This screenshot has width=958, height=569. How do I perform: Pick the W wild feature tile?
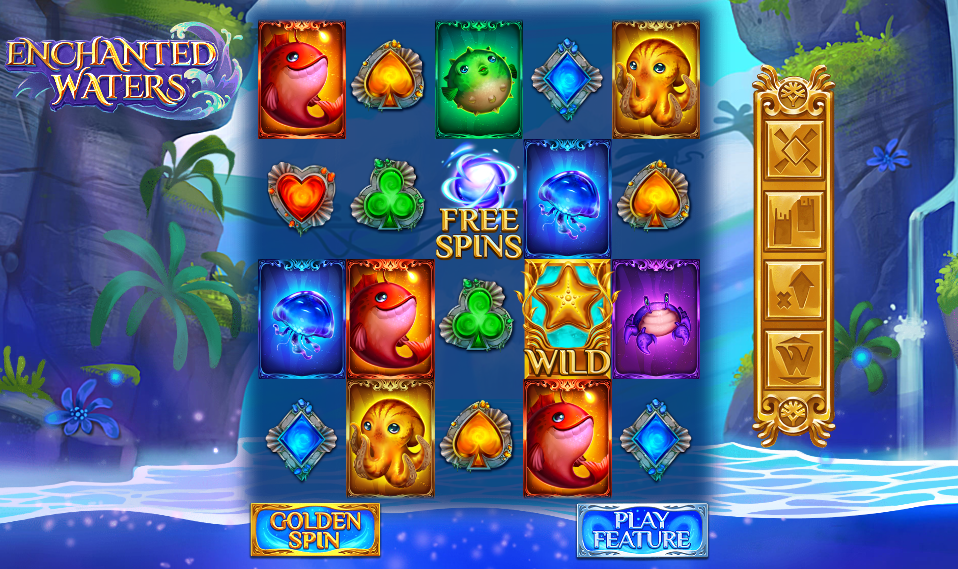(794, 358)
